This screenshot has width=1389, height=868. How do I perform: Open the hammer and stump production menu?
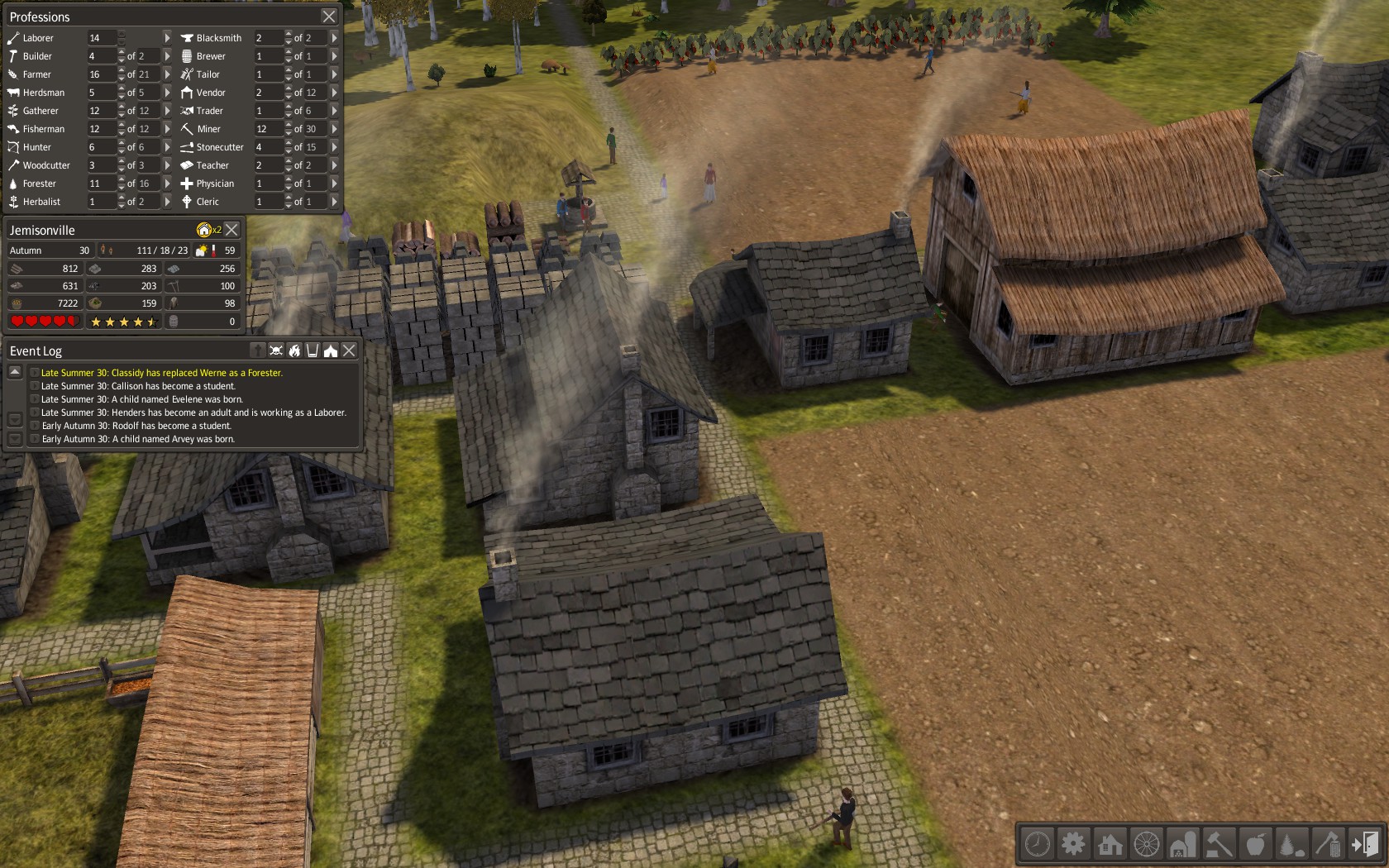click(1219, 844)
